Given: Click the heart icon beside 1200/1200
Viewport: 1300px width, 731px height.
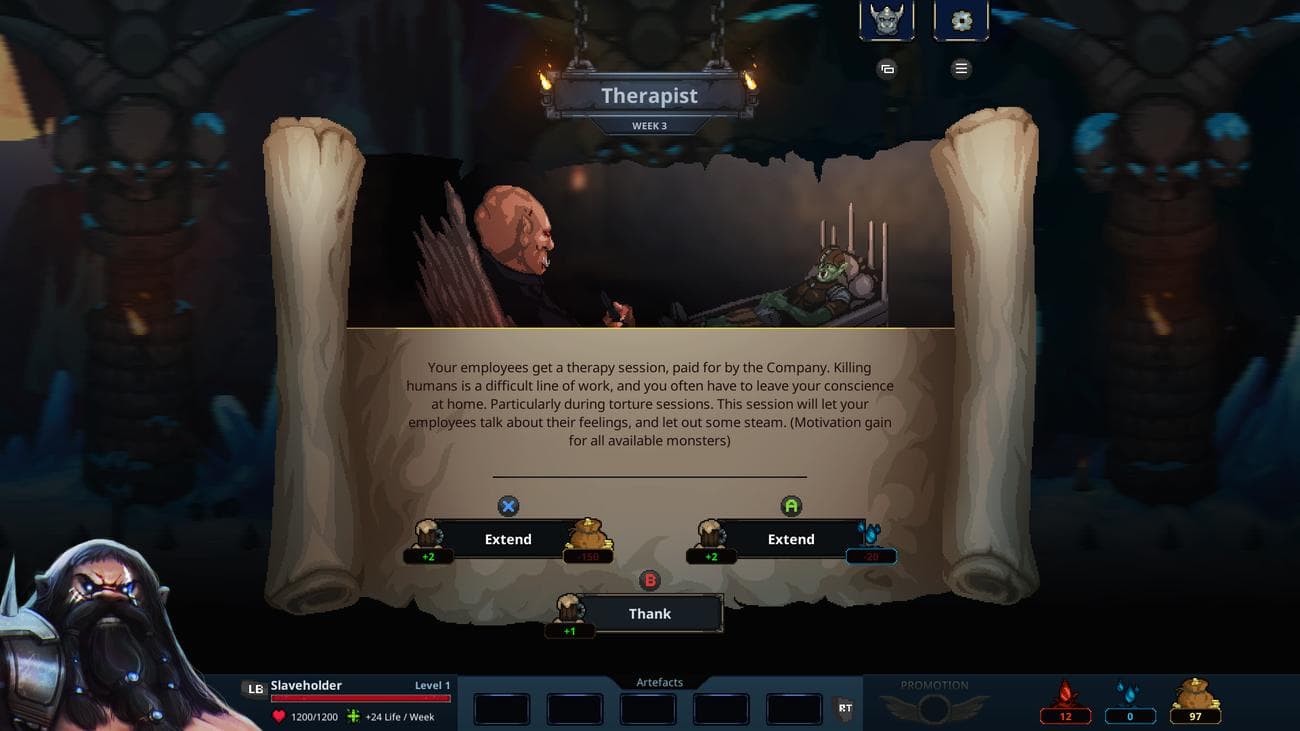Looking at the screenshot, I should point(278,716).
